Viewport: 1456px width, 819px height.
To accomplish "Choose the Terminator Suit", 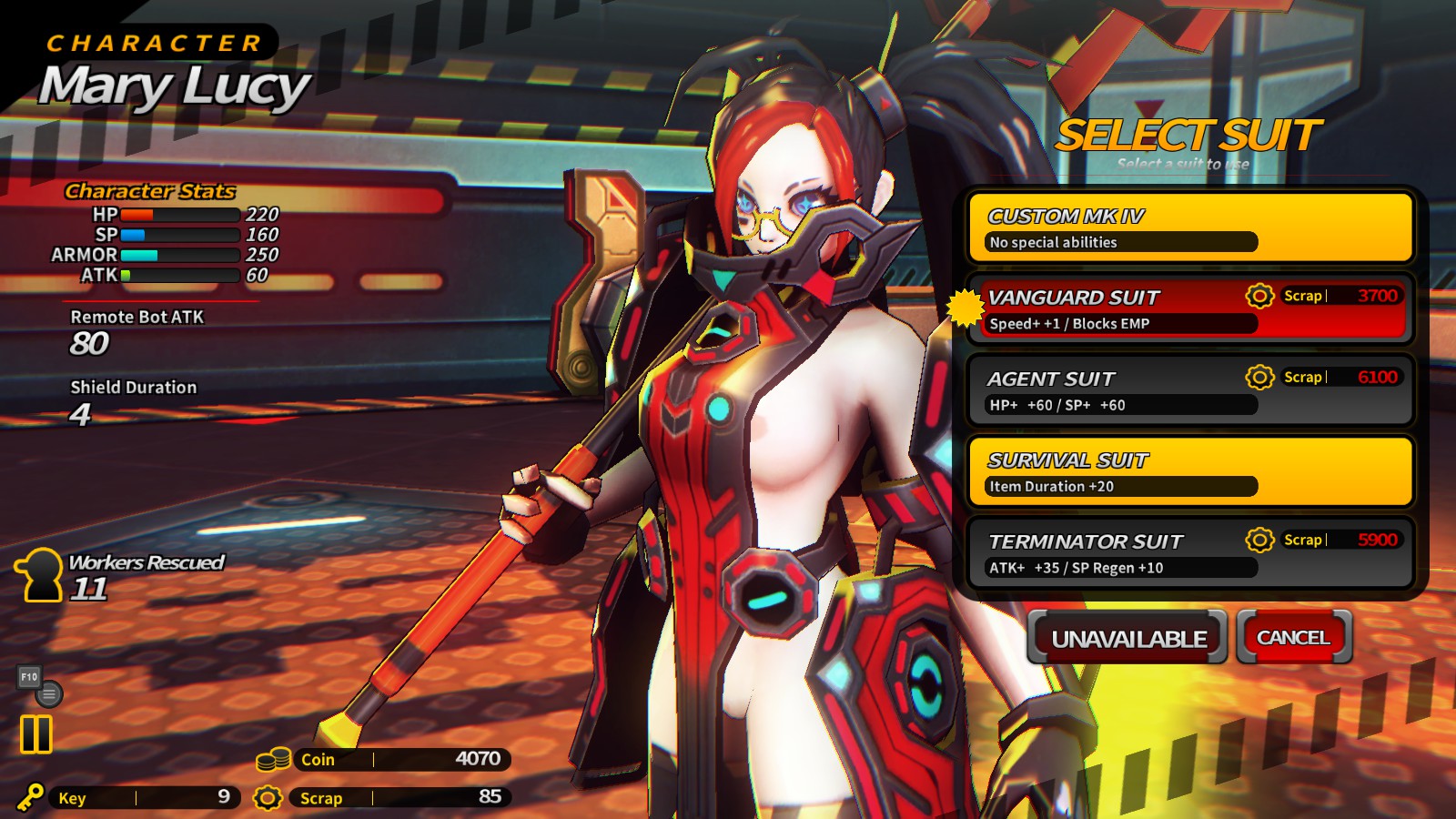I will [x=1190, y=553].
